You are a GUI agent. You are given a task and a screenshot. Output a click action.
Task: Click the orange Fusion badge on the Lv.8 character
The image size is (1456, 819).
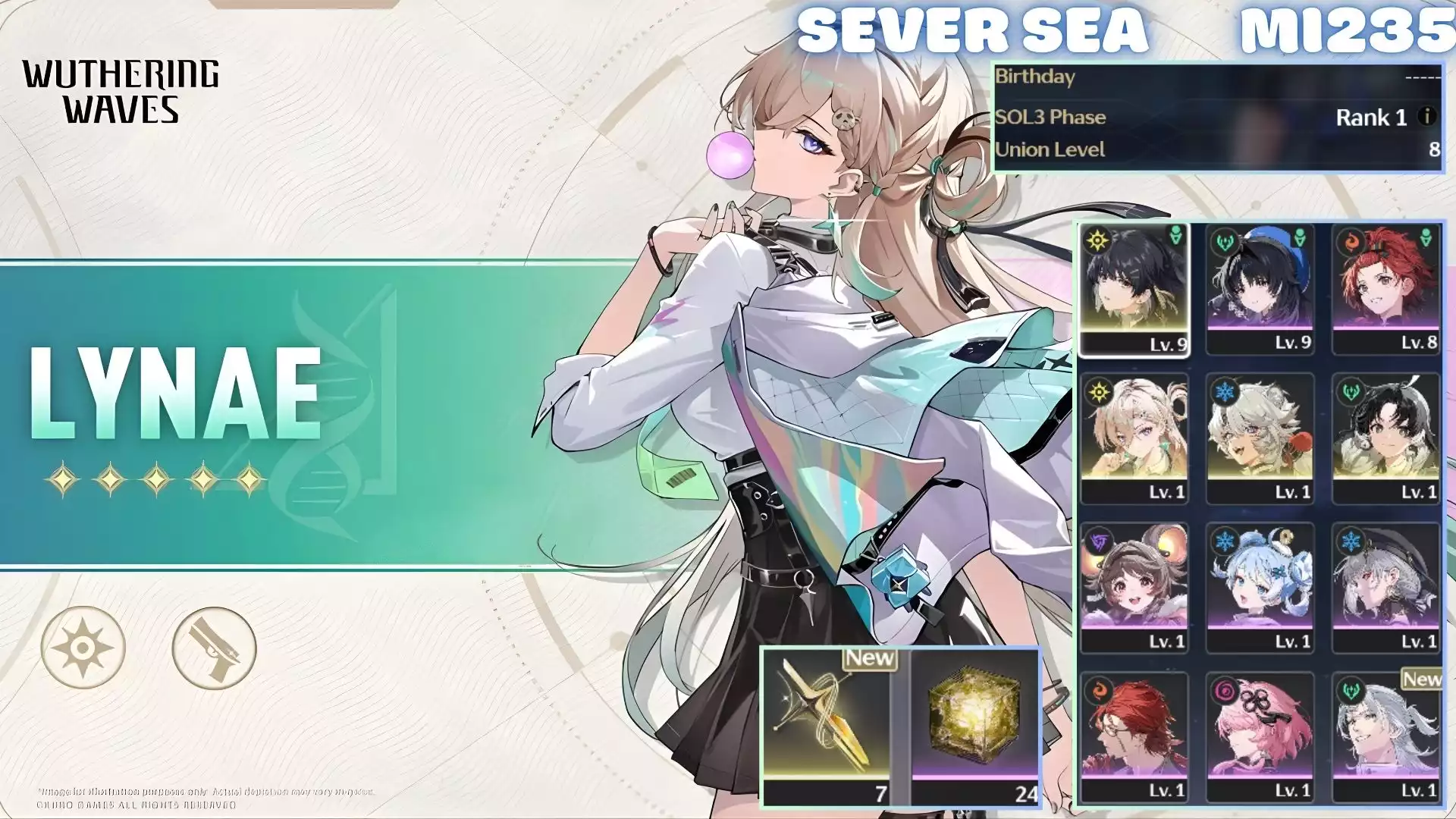click(x=1351, y=241)
